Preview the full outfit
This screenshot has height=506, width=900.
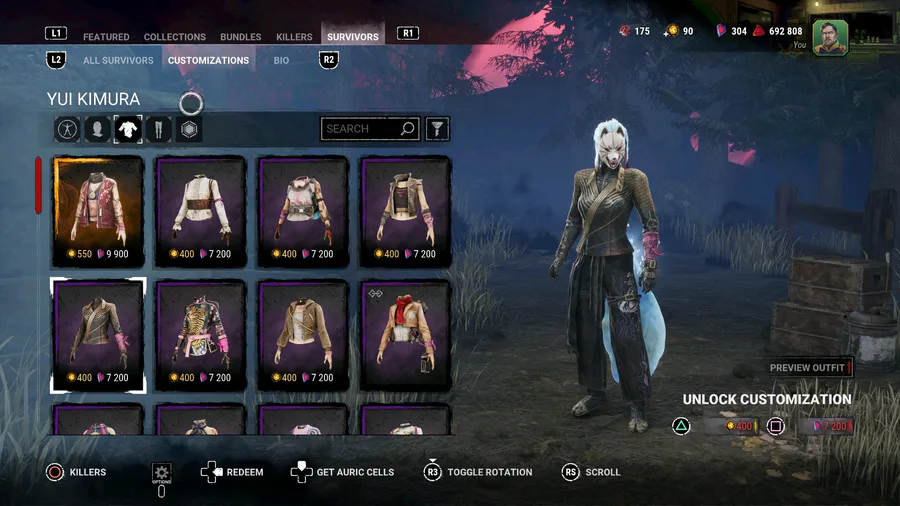[808, 368]
